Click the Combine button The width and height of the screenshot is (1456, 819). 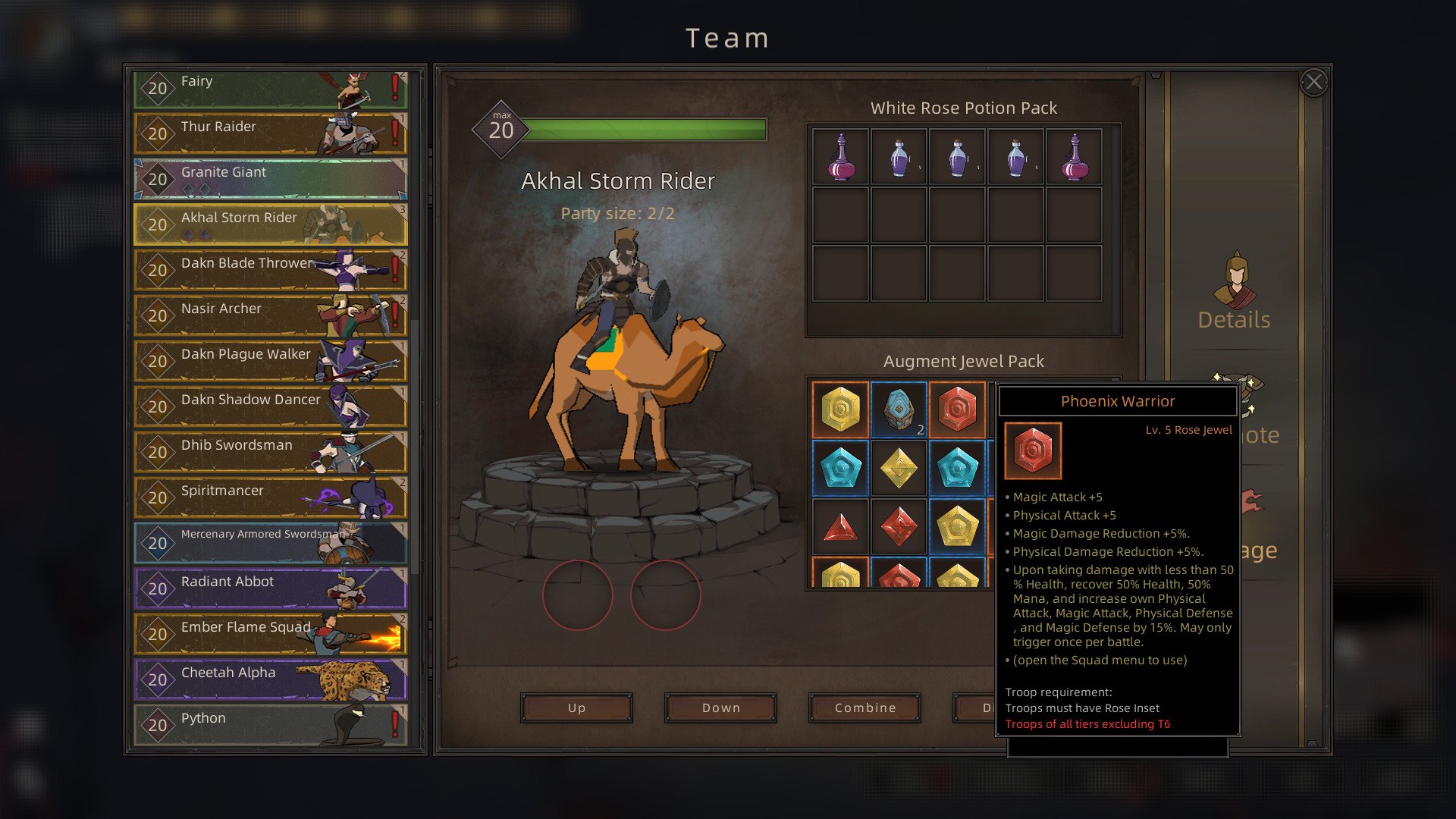point(864,708)
